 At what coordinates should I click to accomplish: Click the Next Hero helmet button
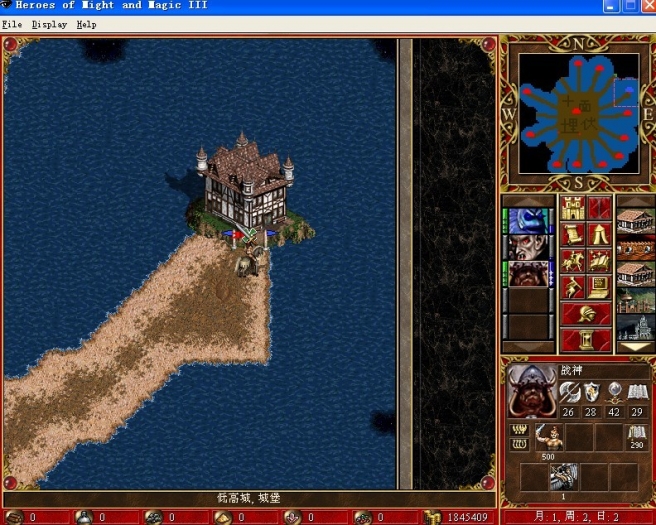pos(586,313)
